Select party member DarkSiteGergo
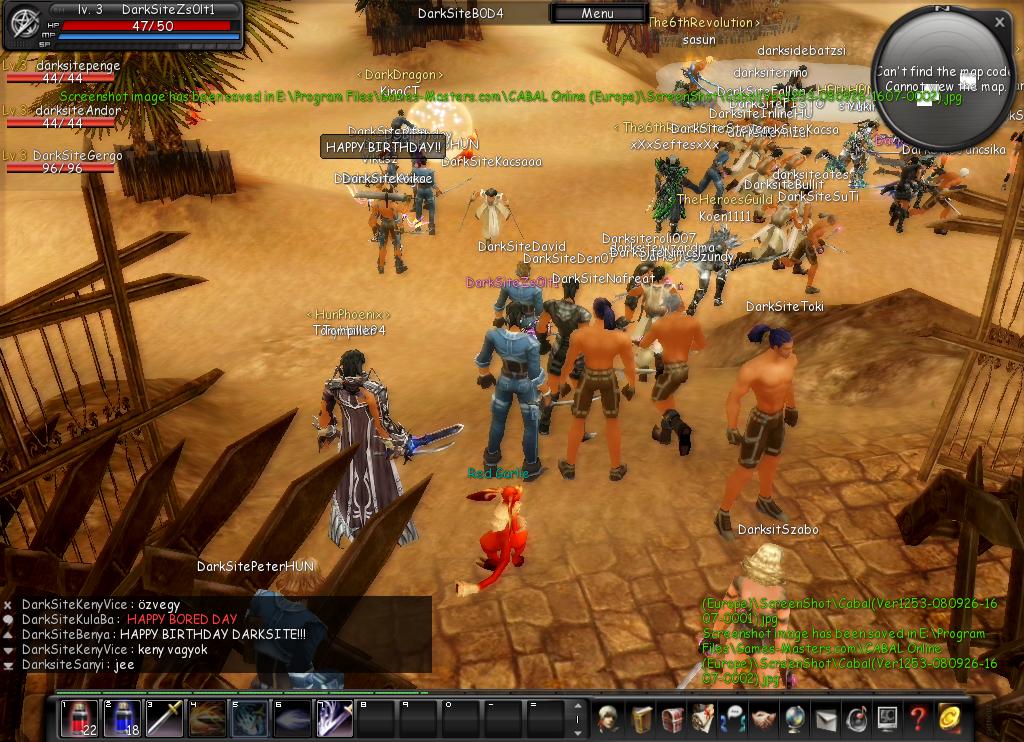Screen dimensions: 1024x742 point(77,156)
